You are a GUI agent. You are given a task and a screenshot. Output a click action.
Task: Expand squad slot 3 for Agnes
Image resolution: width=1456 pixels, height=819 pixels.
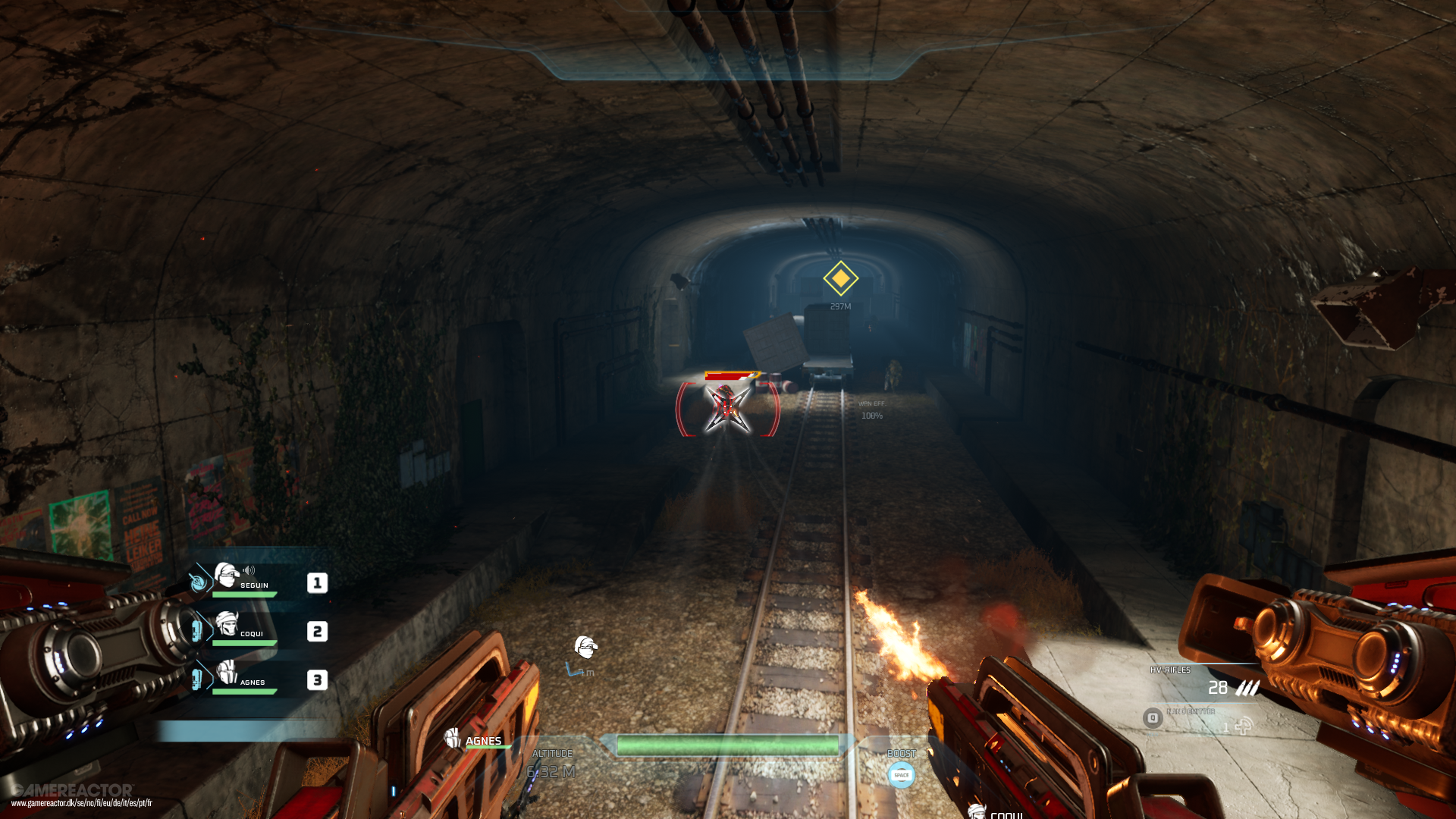(317, 680)
